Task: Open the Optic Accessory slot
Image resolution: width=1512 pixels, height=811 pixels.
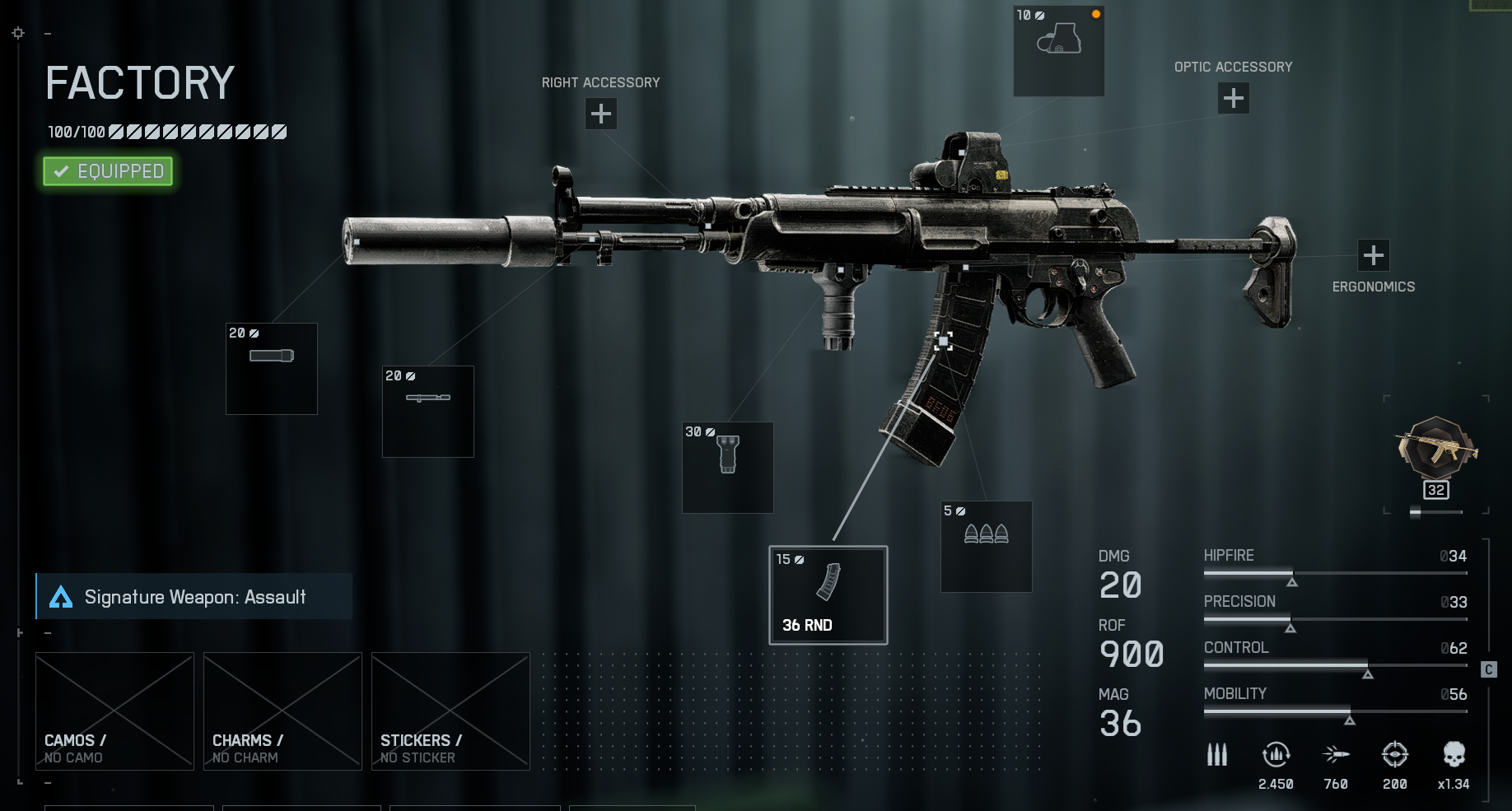Action: click(x=1233, y=97)
